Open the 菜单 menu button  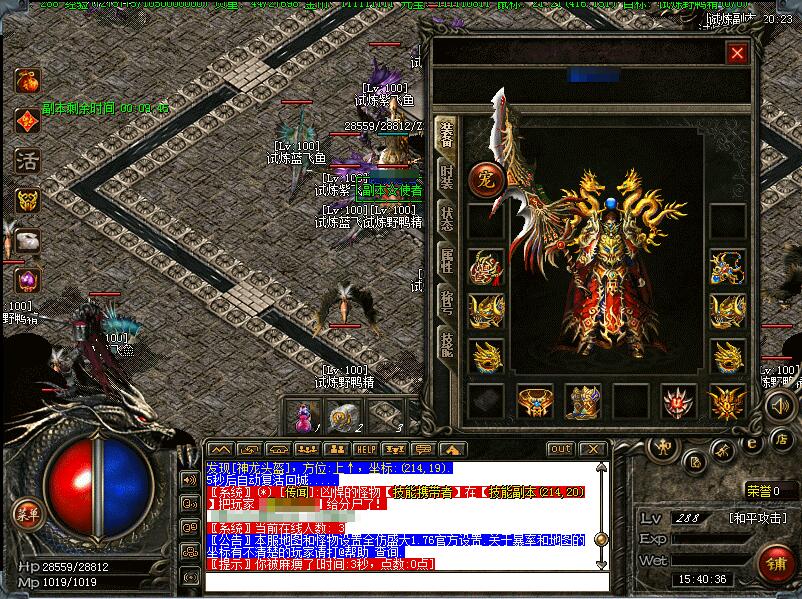pos(27,515)
